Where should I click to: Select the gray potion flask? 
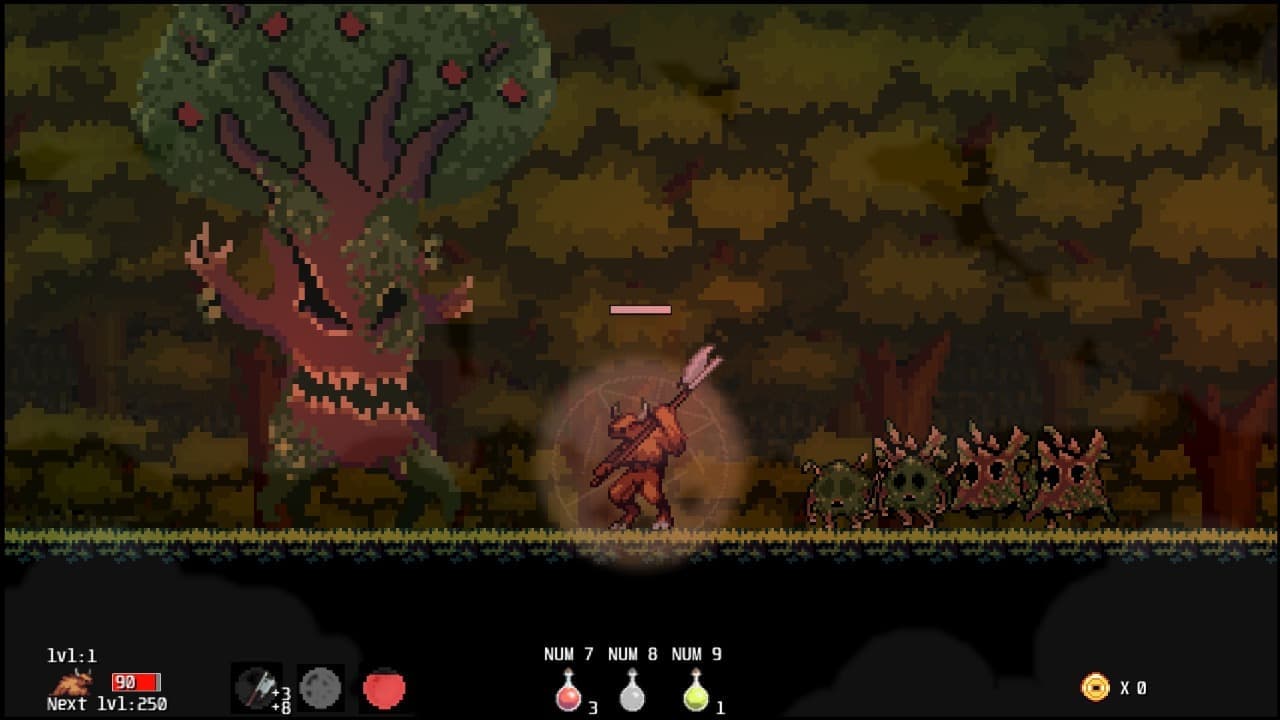pyautogui.click(x=632, y=691)
